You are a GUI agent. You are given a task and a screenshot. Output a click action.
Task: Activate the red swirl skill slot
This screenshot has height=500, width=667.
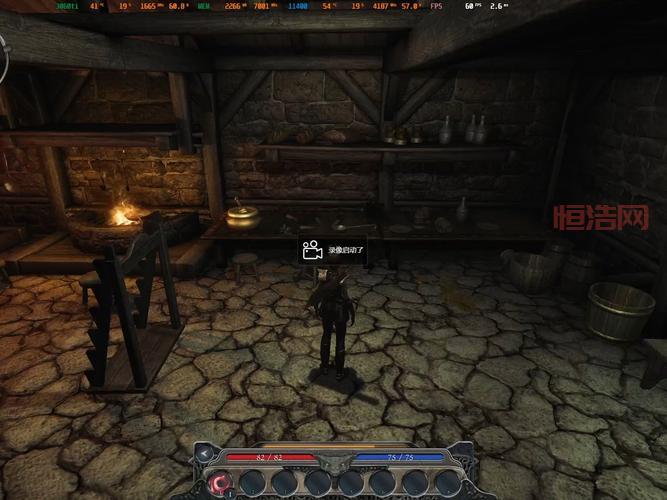coord(221,482)
